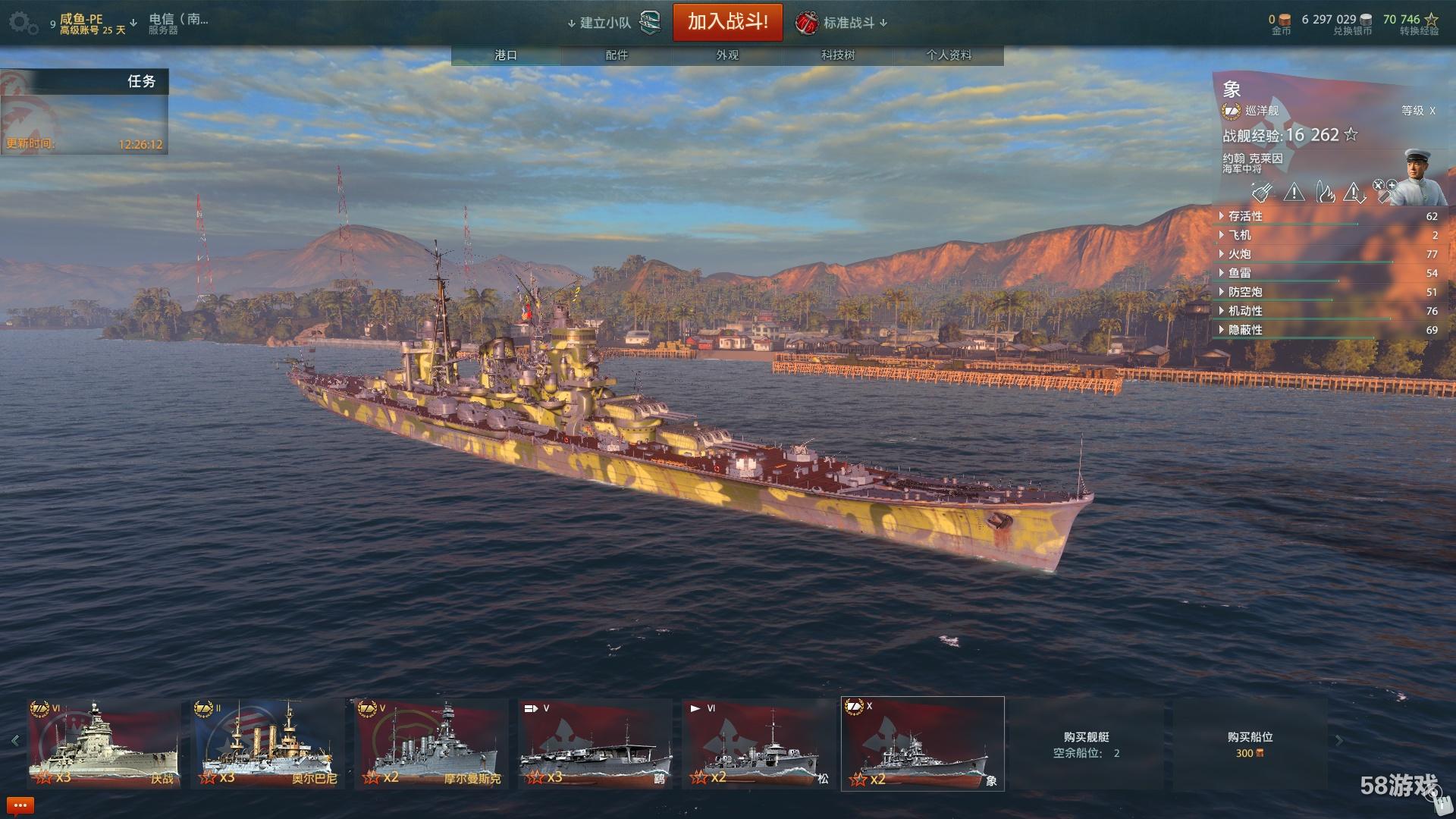Open the 个人资料 profile tab
Screen dimensions: 1456x819
(948, 55)
